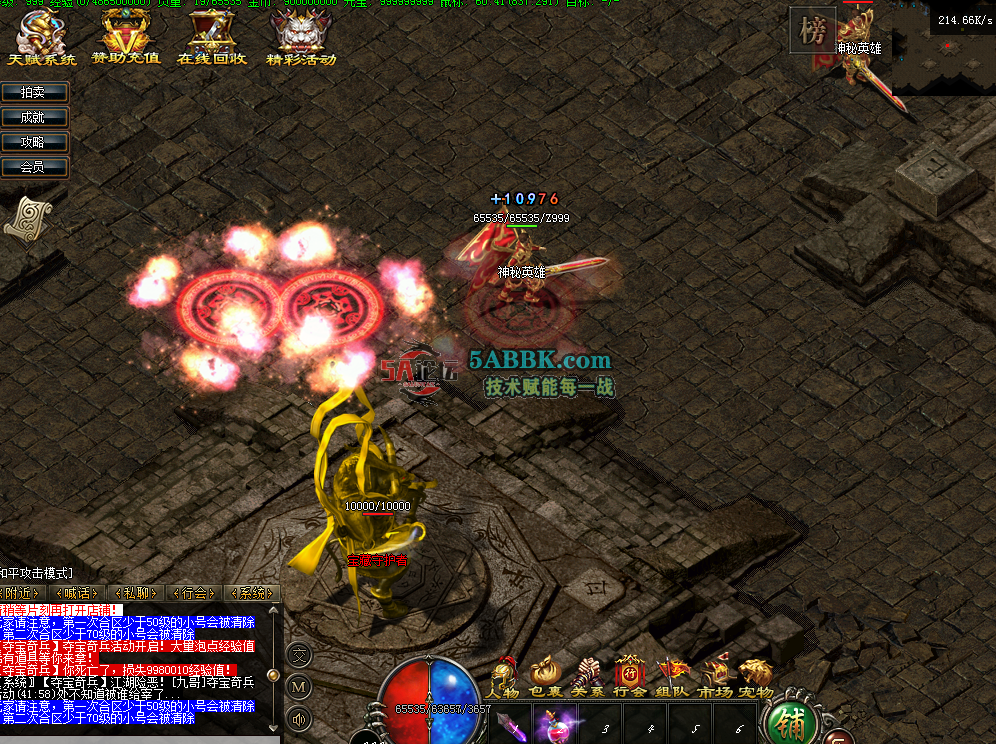Open the 成就 achievements button

[35, 117]
